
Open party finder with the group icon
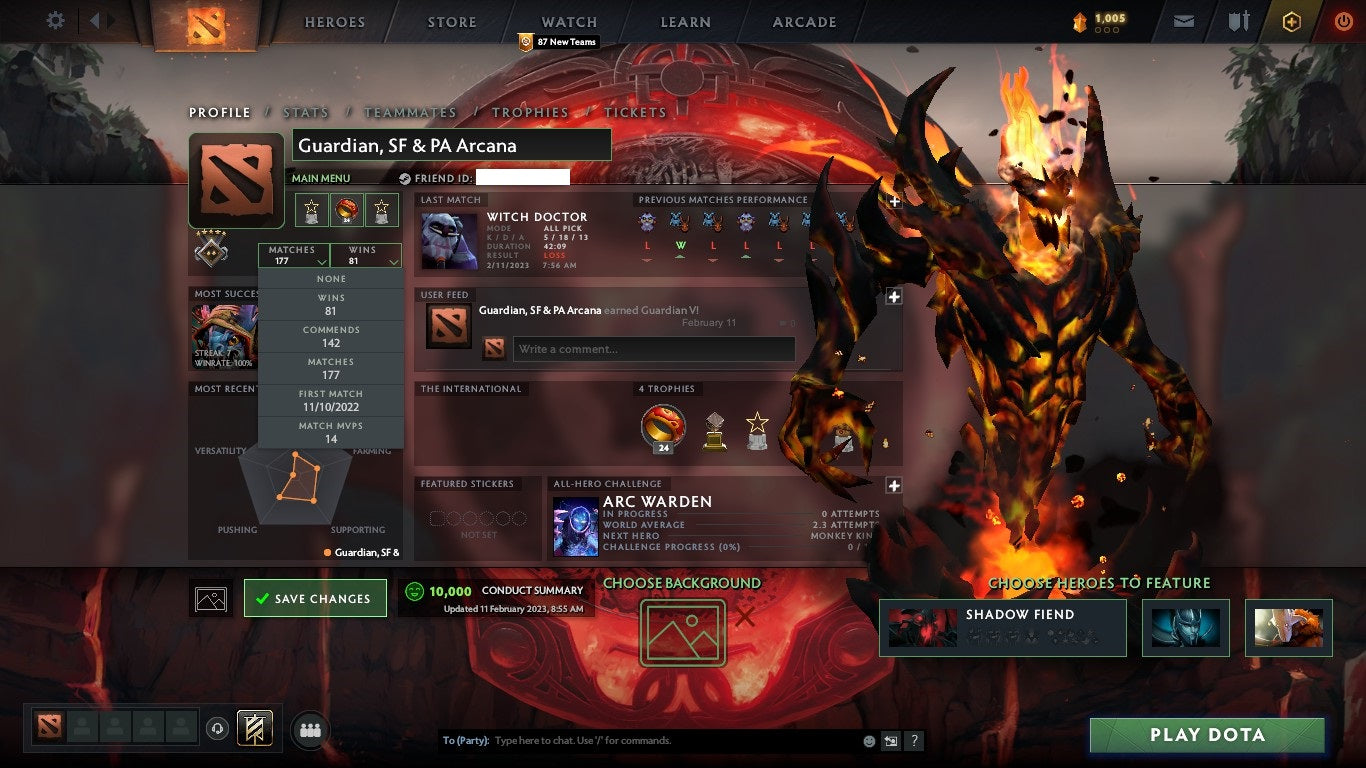pyautogui.click(x=310, y=730)
